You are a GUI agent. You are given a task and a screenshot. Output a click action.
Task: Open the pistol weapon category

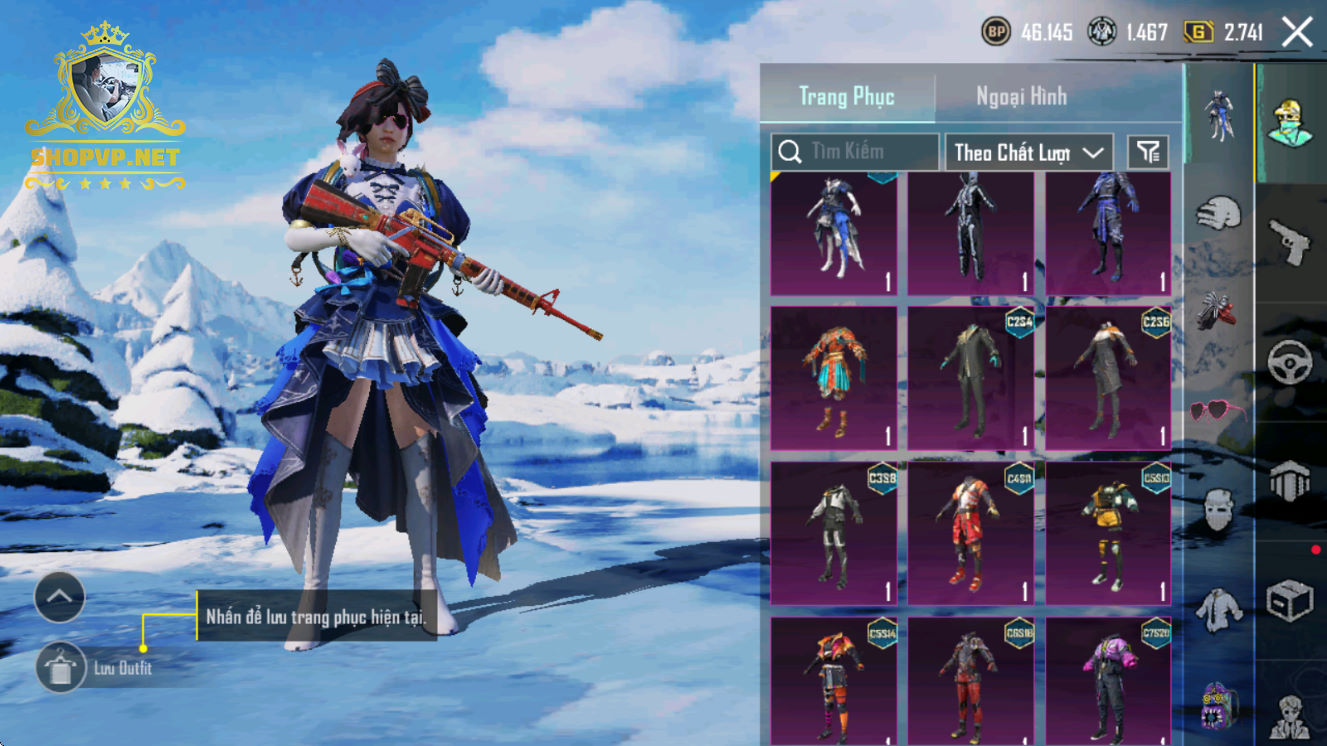point(1290,240)
